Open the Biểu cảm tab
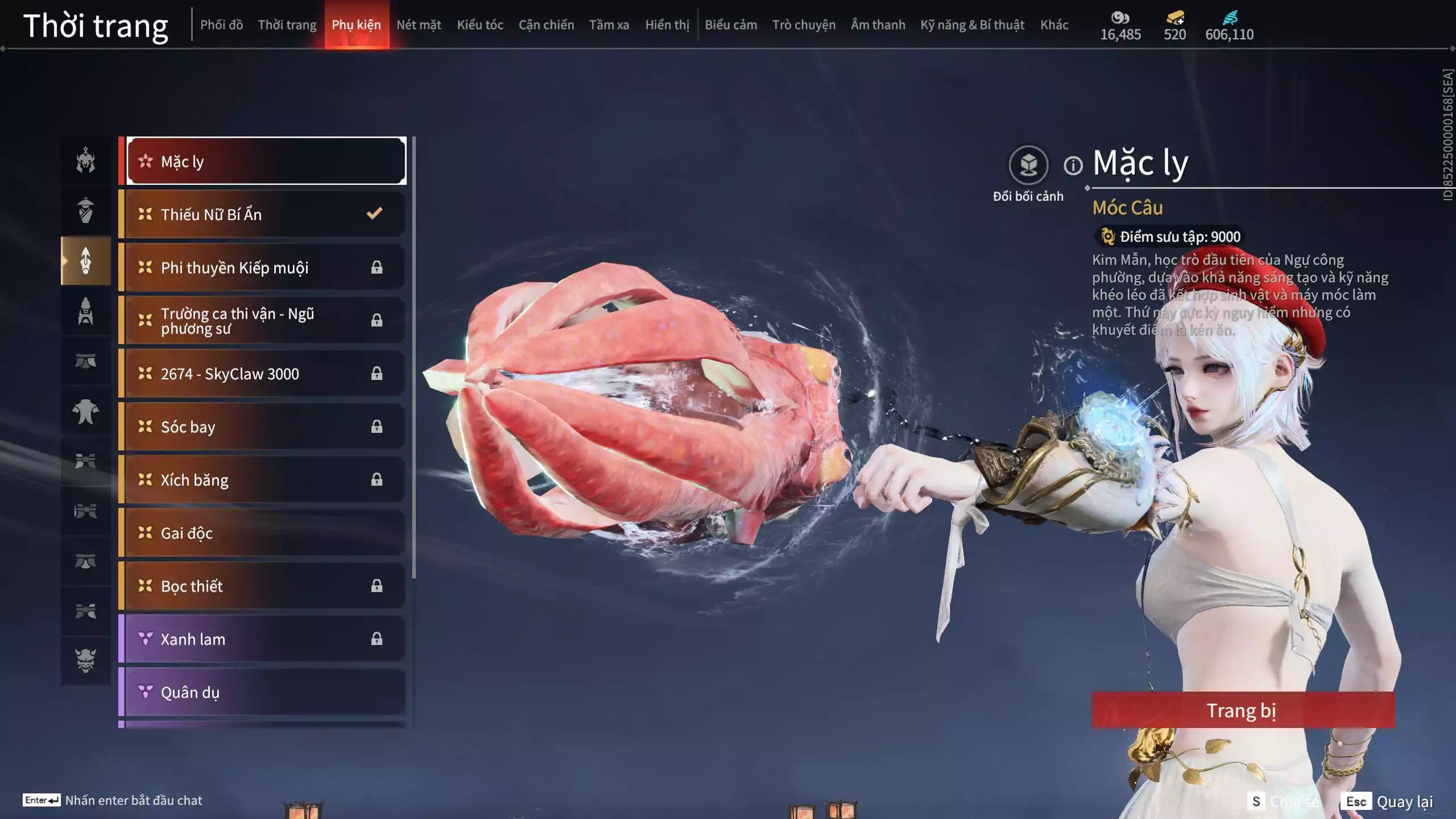This screenshot has width=1456, height=819. pos(731,25)
